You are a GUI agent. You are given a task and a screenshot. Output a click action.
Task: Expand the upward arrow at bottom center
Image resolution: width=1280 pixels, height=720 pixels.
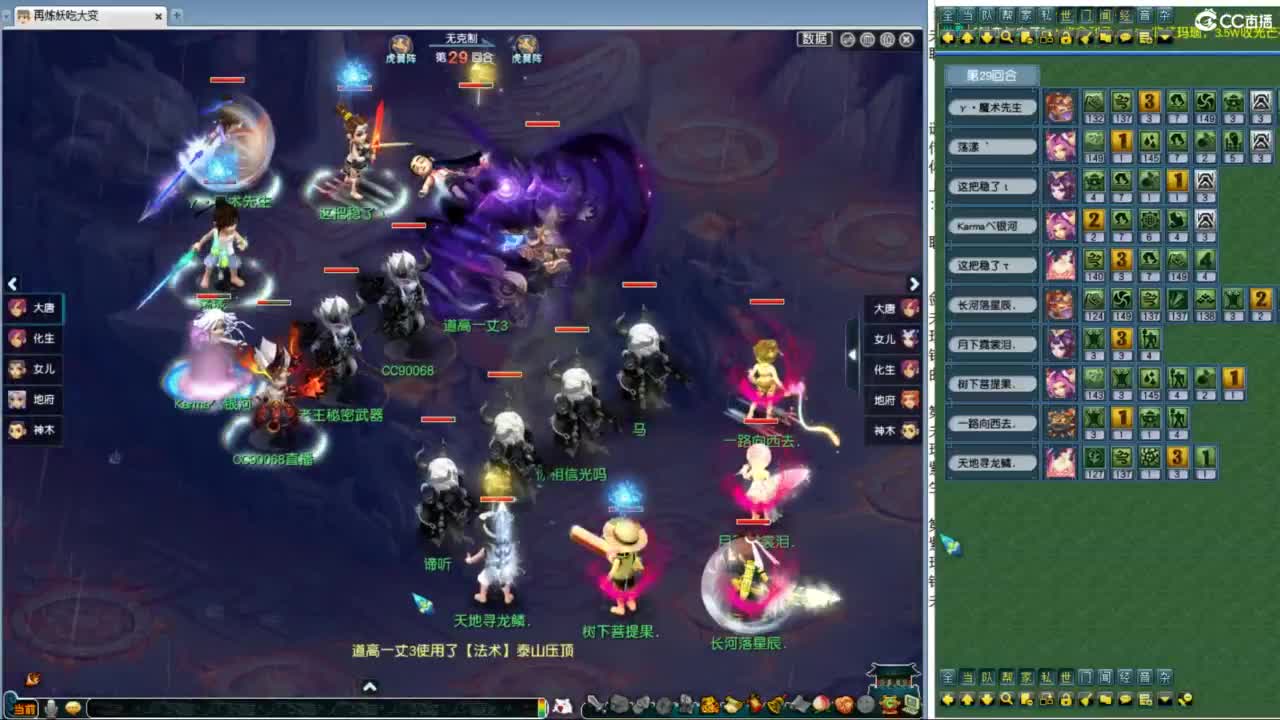(370, 686)
